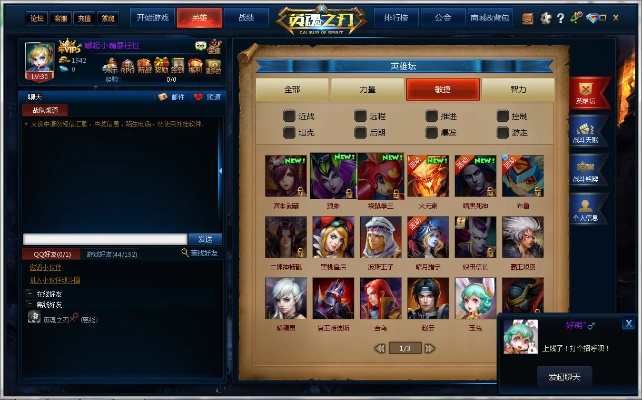Focus the chat message input box
Viewport: 642px width, 400px height.
tap(104, 239)
